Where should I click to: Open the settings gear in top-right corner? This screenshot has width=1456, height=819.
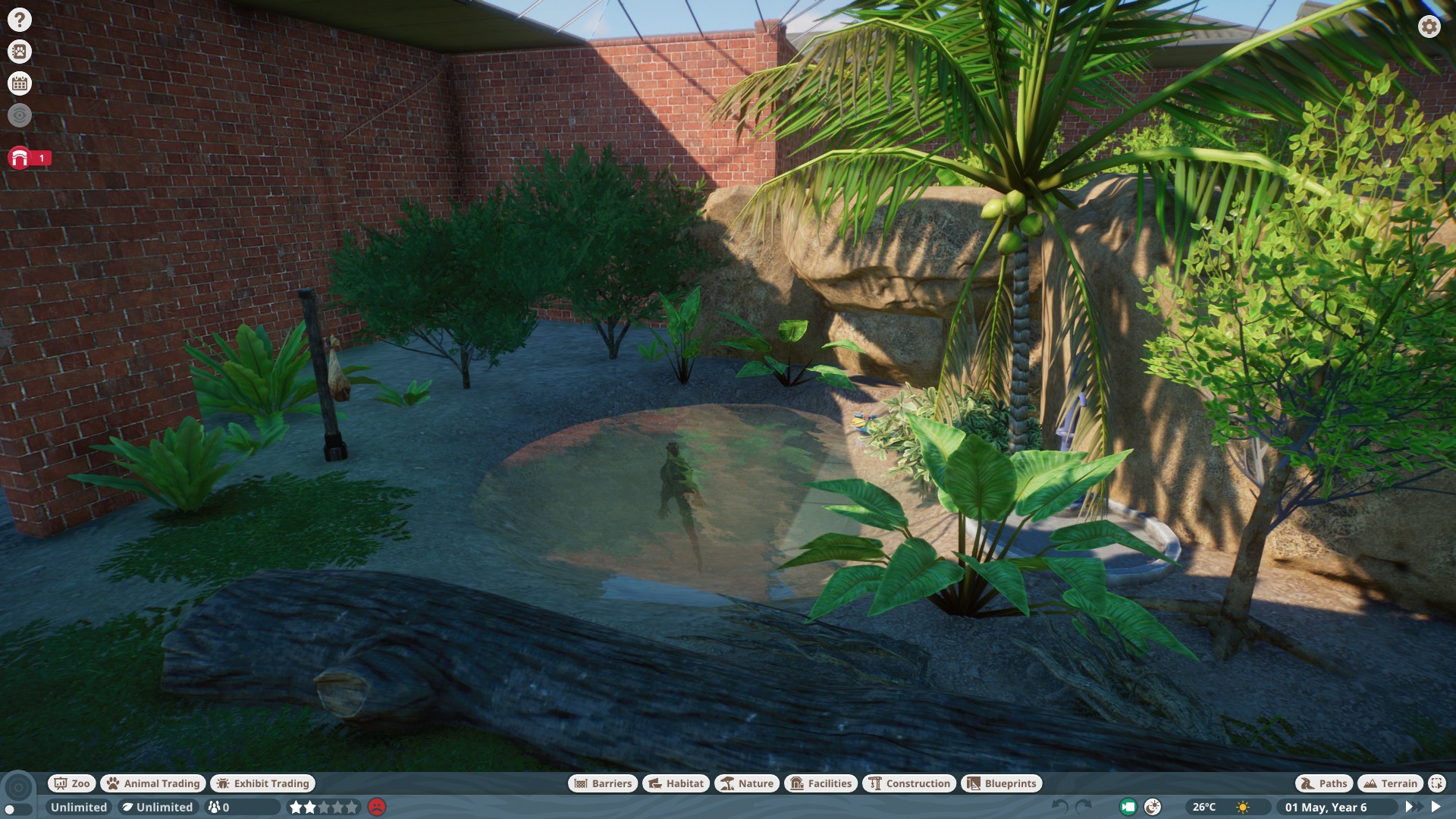(x=1429, y=27)
